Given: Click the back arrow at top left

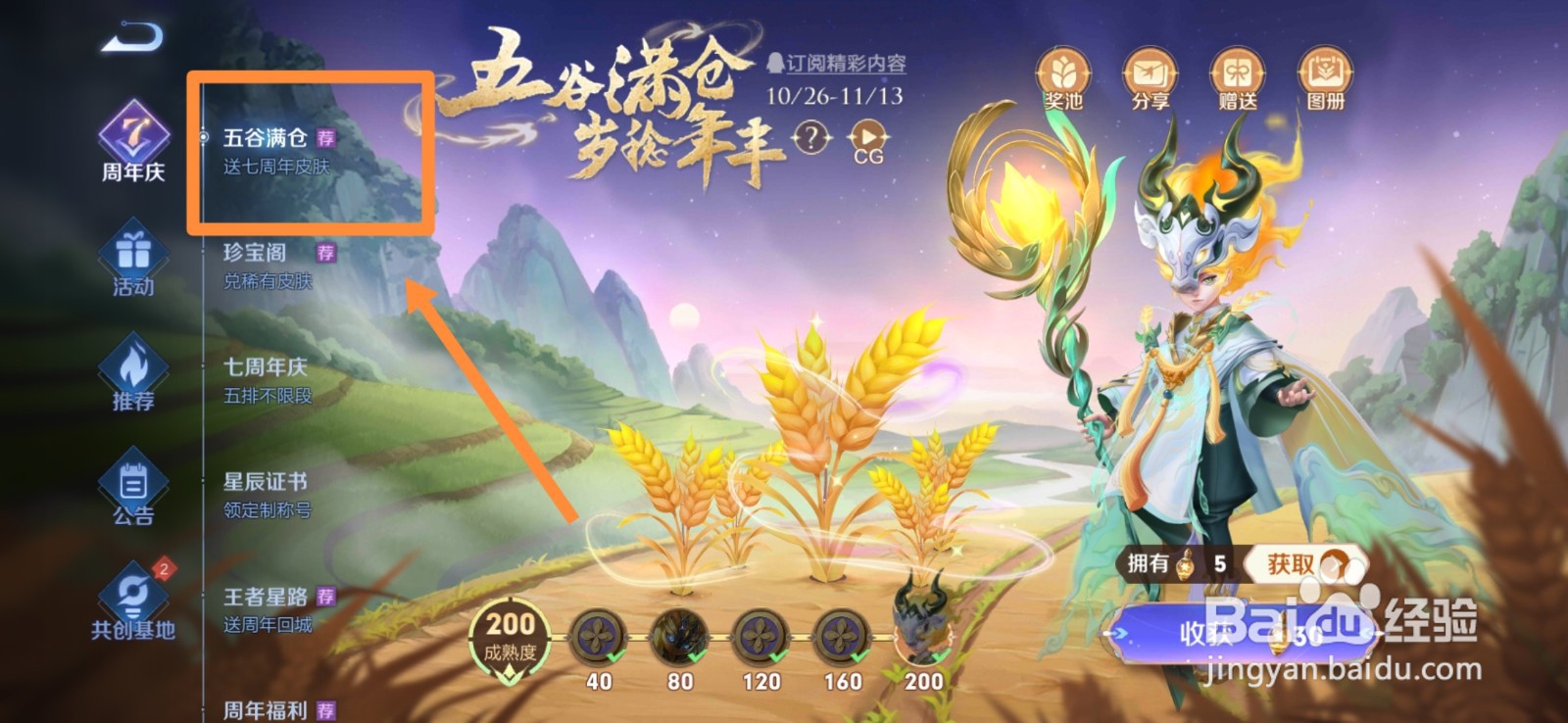Looking at the screenshot, I should click(130, 37).
